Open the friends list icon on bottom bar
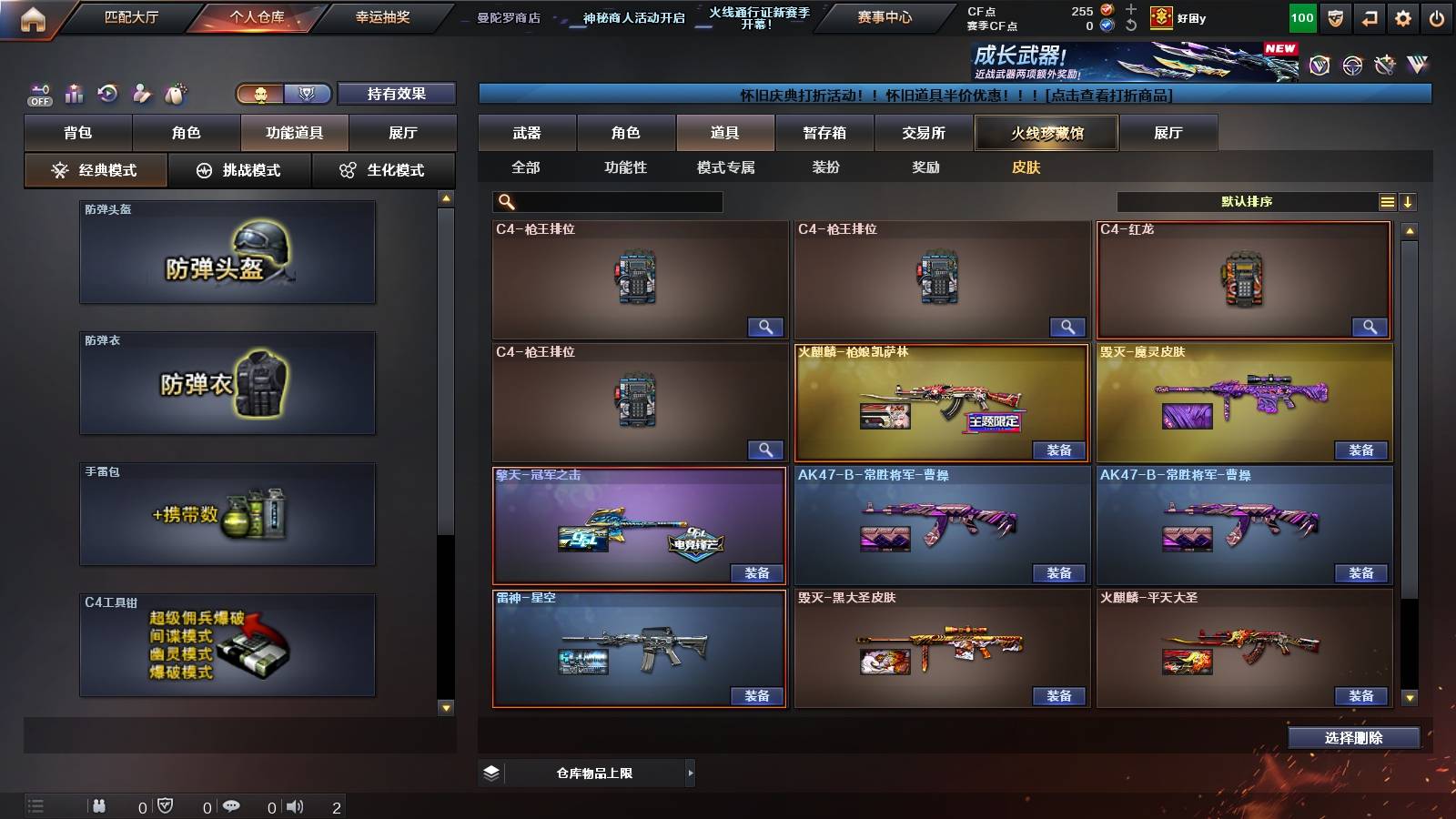 tap(97, 805)
